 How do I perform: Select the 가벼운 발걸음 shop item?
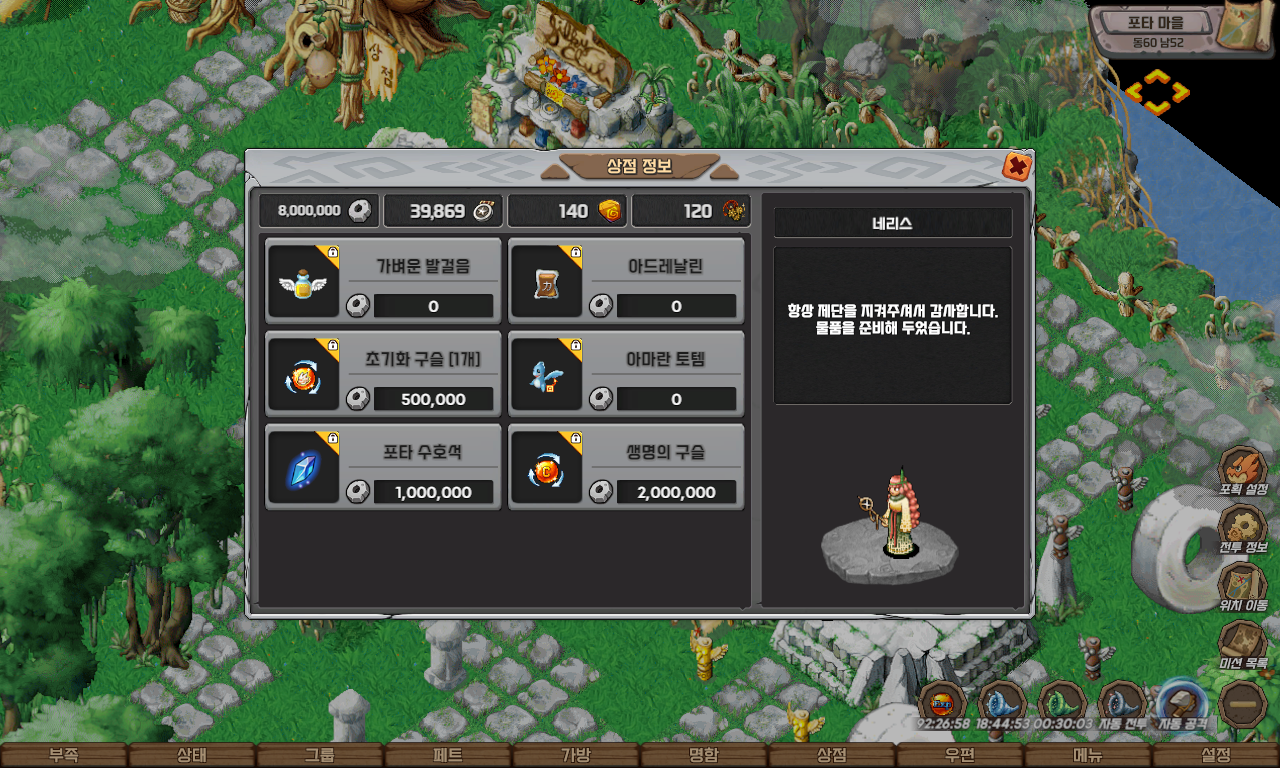coord(383,281)
